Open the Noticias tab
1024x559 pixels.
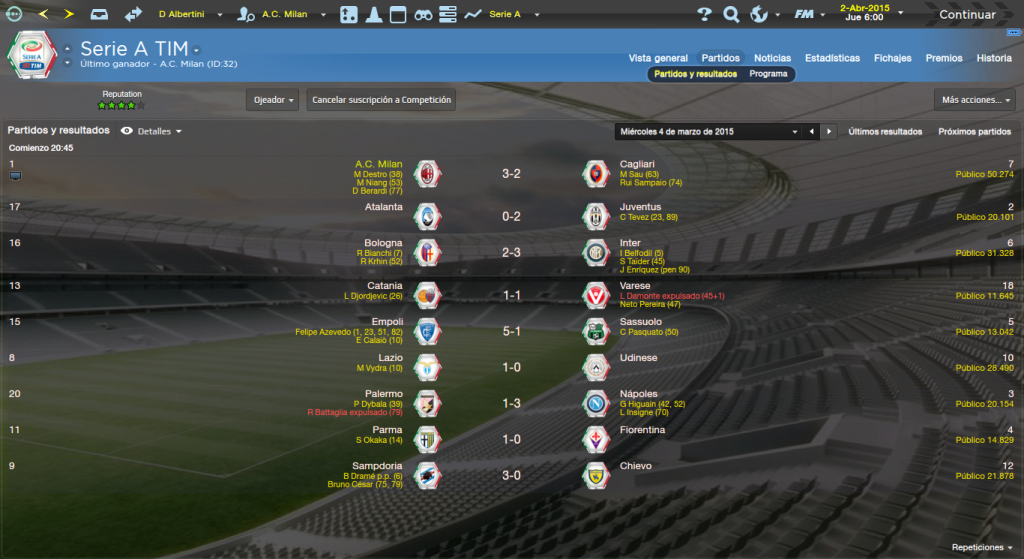click(772, 58)
